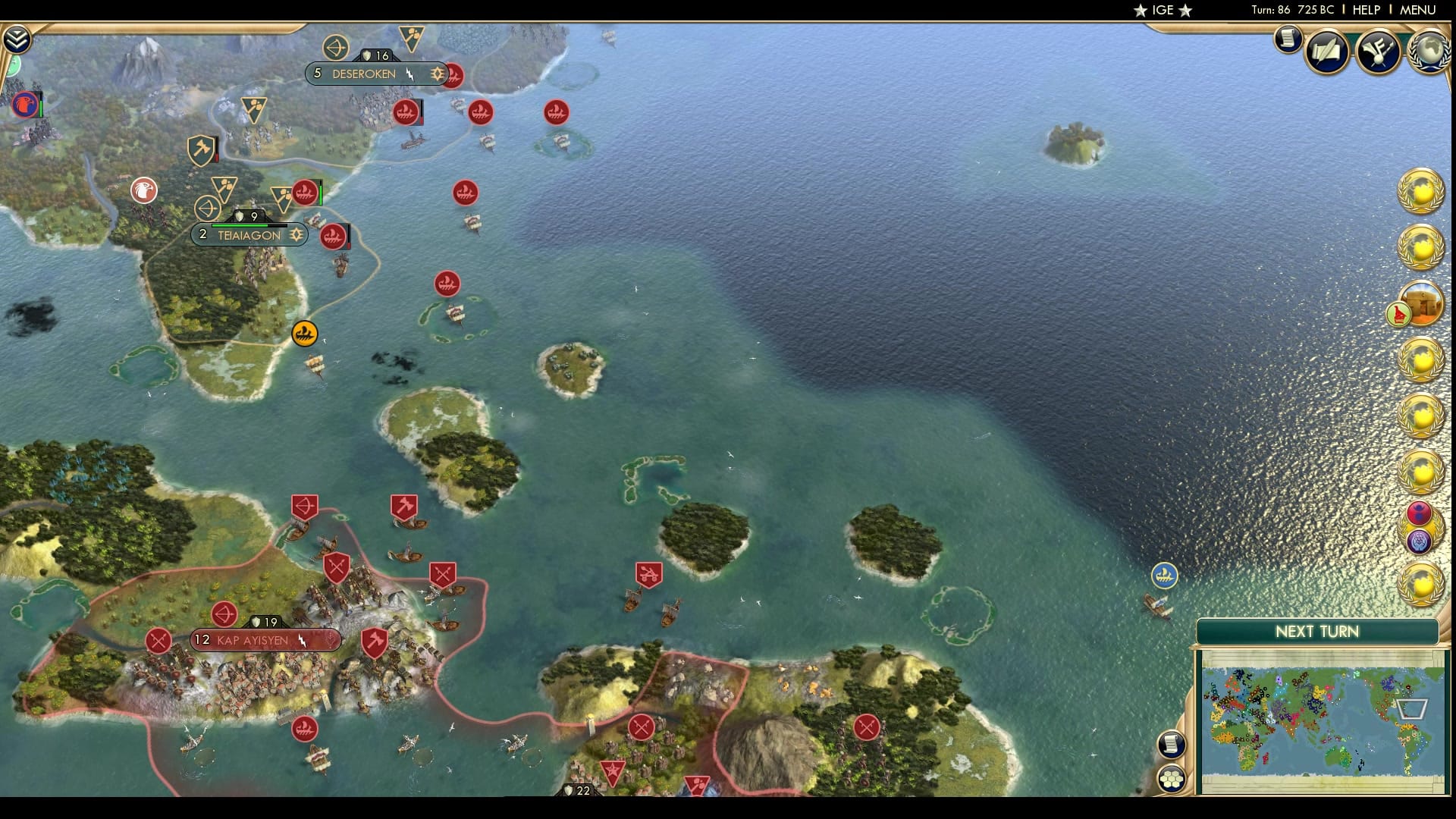Toggle the notification log scroll above the hex icon
The width and height of the screenshot is (1456, 819).
coord(1172,744)
